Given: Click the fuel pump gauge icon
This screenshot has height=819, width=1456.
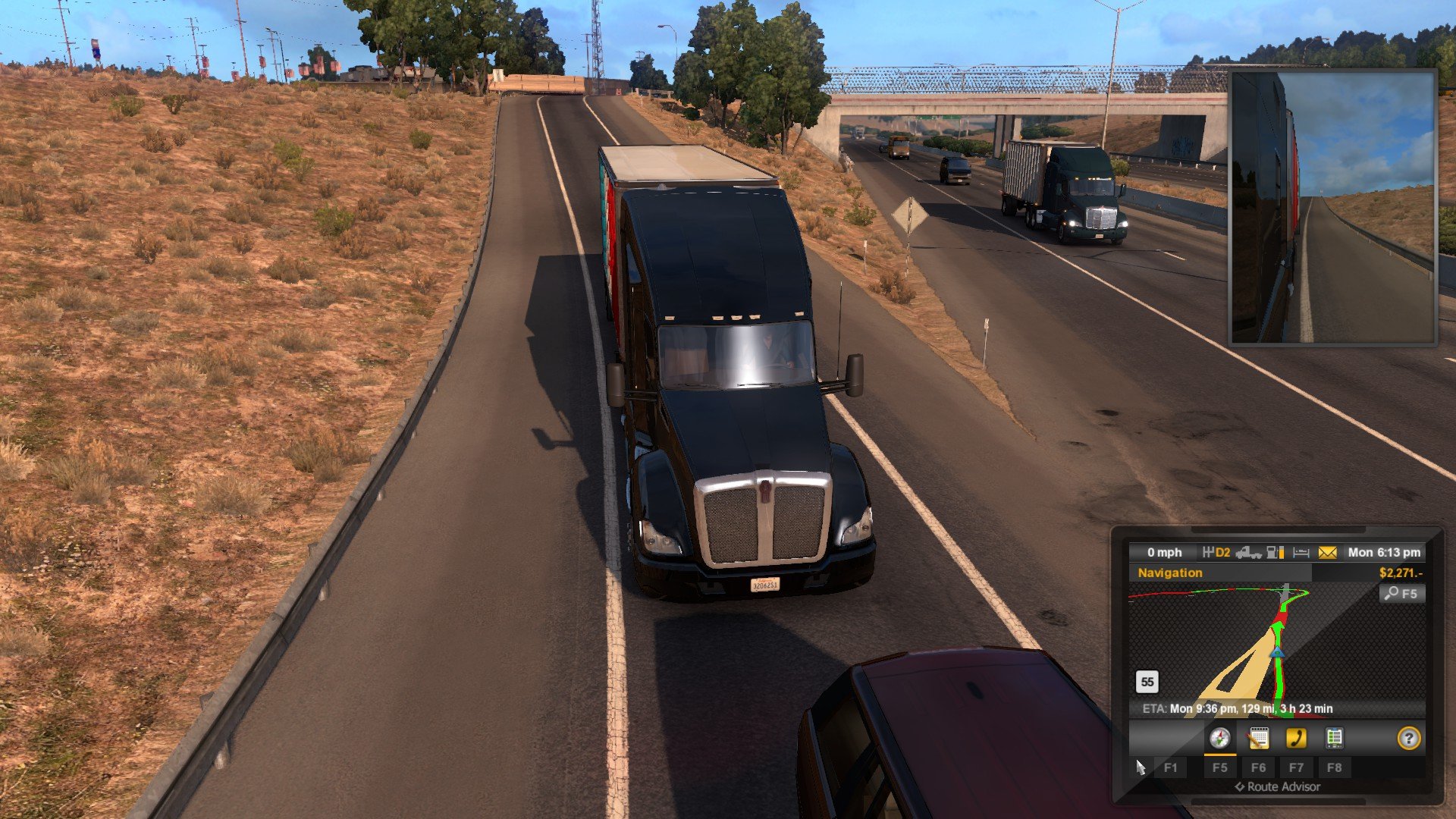Looking at the screenshot, I should (x=1276, y=553).
